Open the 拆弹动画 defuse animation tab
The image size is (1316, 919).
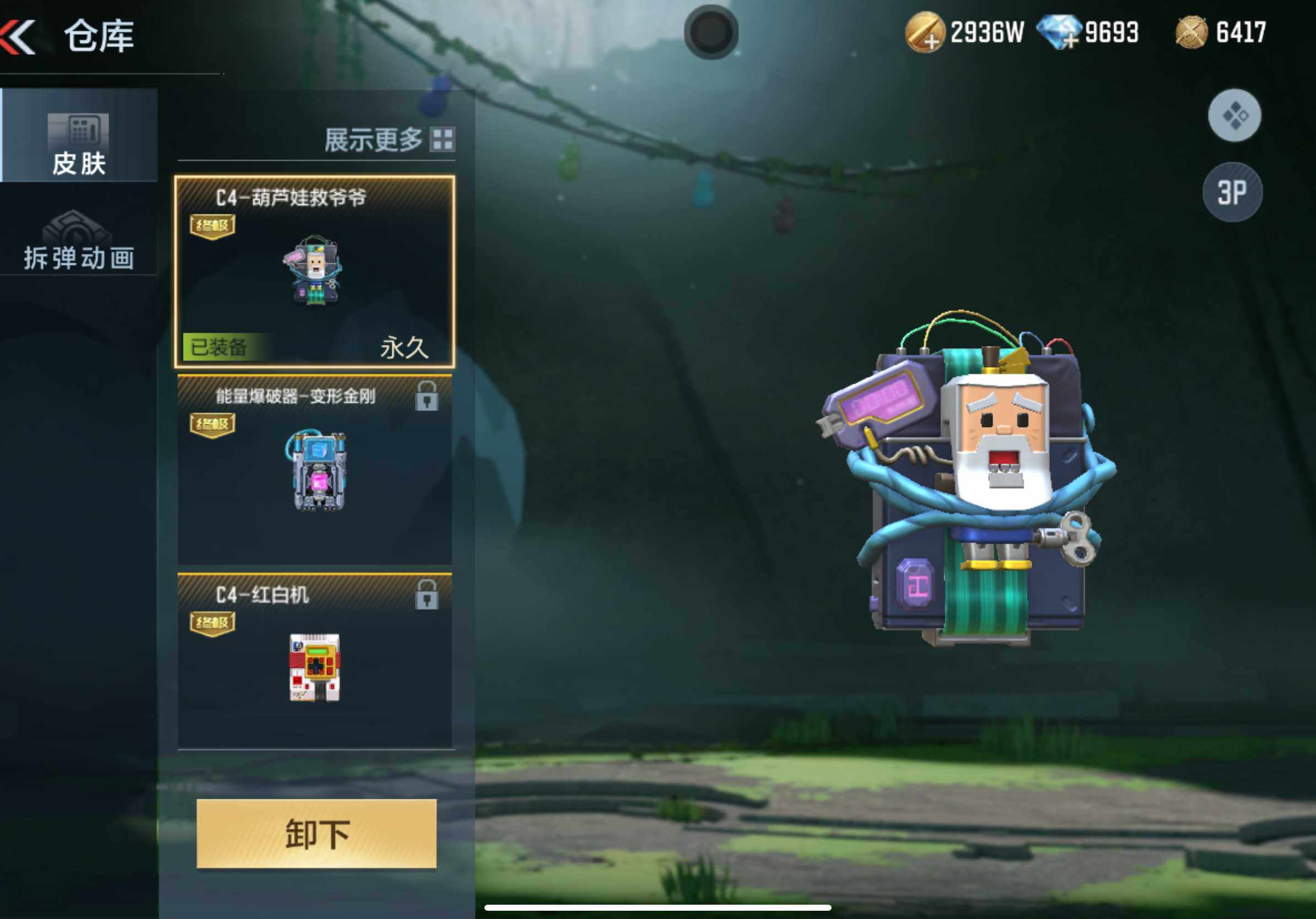78,241
